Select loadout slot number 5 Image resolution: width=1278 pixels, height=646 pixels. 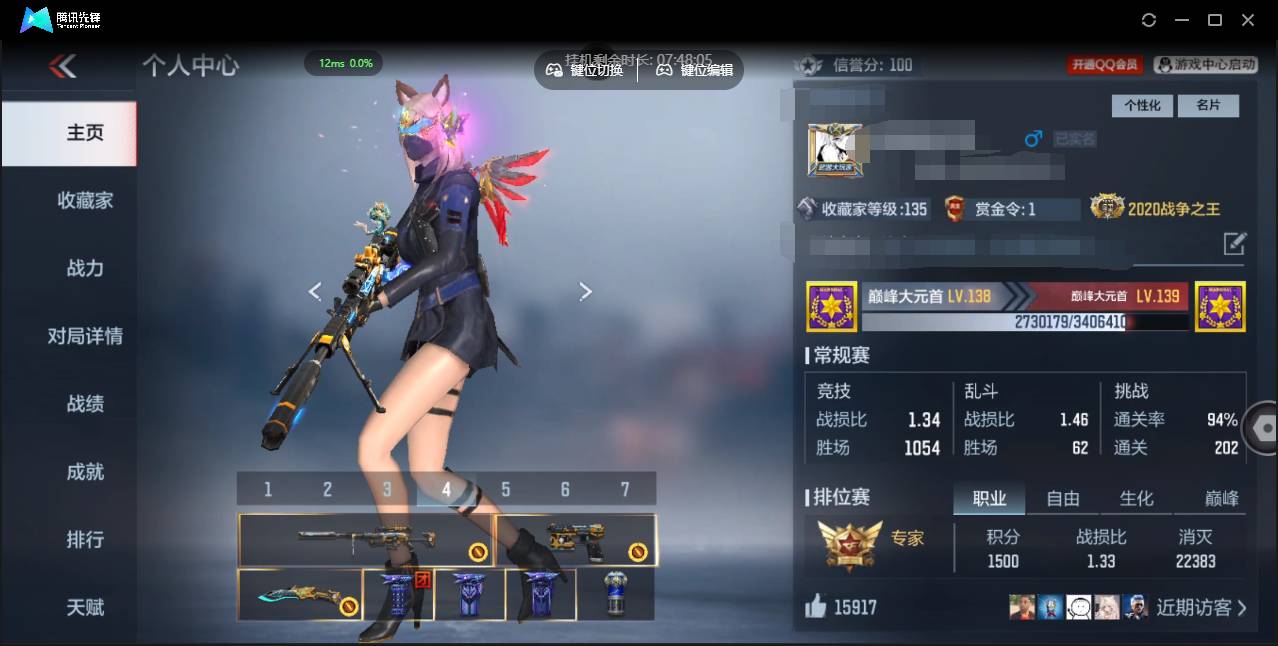pyautogui.click(x=506, y=489)
